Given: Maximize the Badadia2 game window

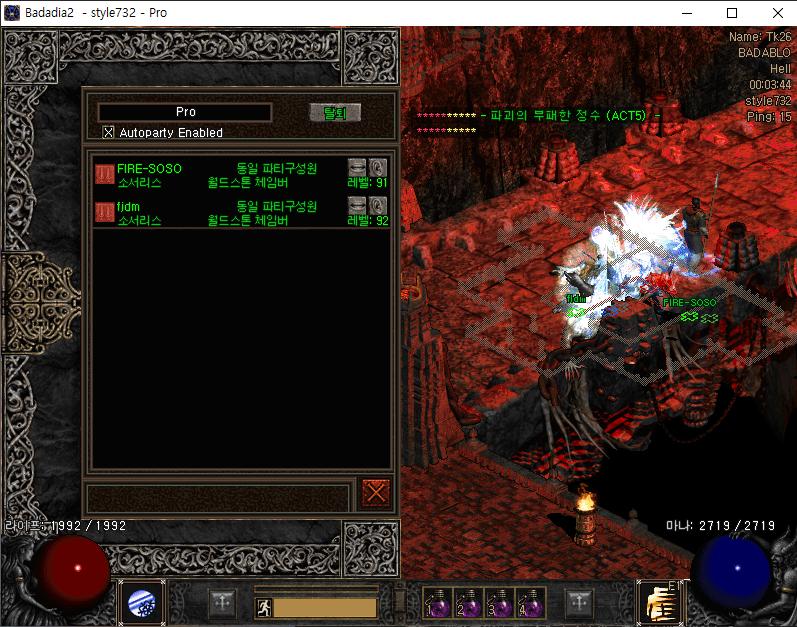Looking at the screenshot, I should 732,12.
